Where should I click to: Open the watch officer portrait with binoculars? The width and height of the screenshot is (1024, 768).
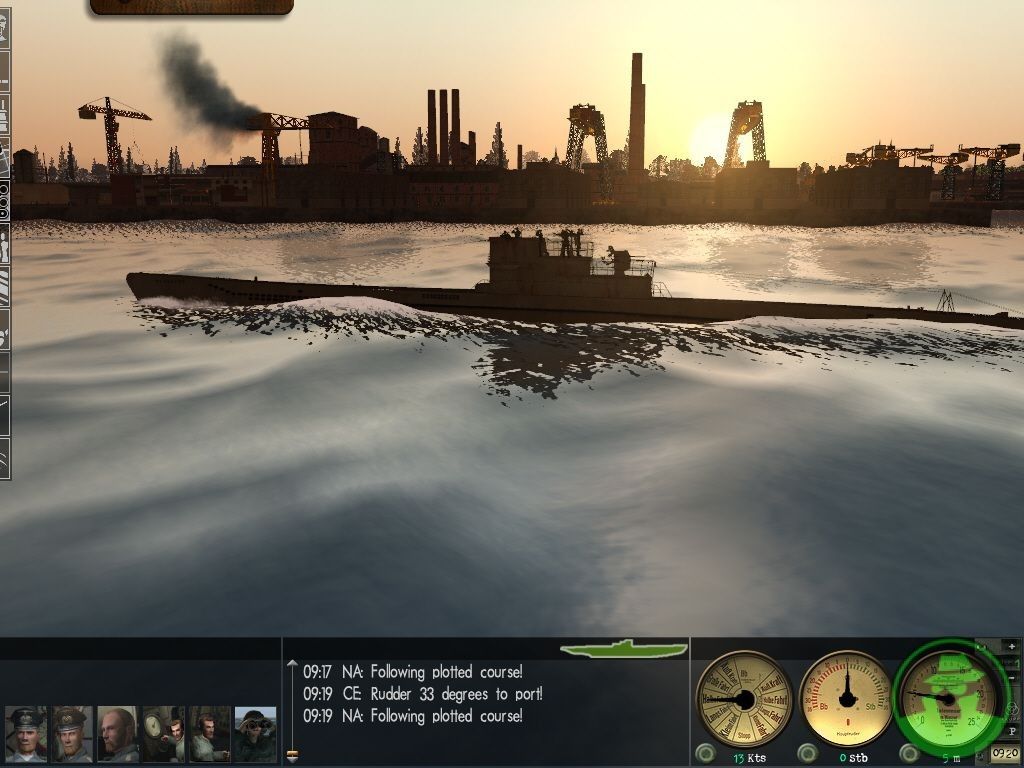pyautogui.click(x=255, y=734)
